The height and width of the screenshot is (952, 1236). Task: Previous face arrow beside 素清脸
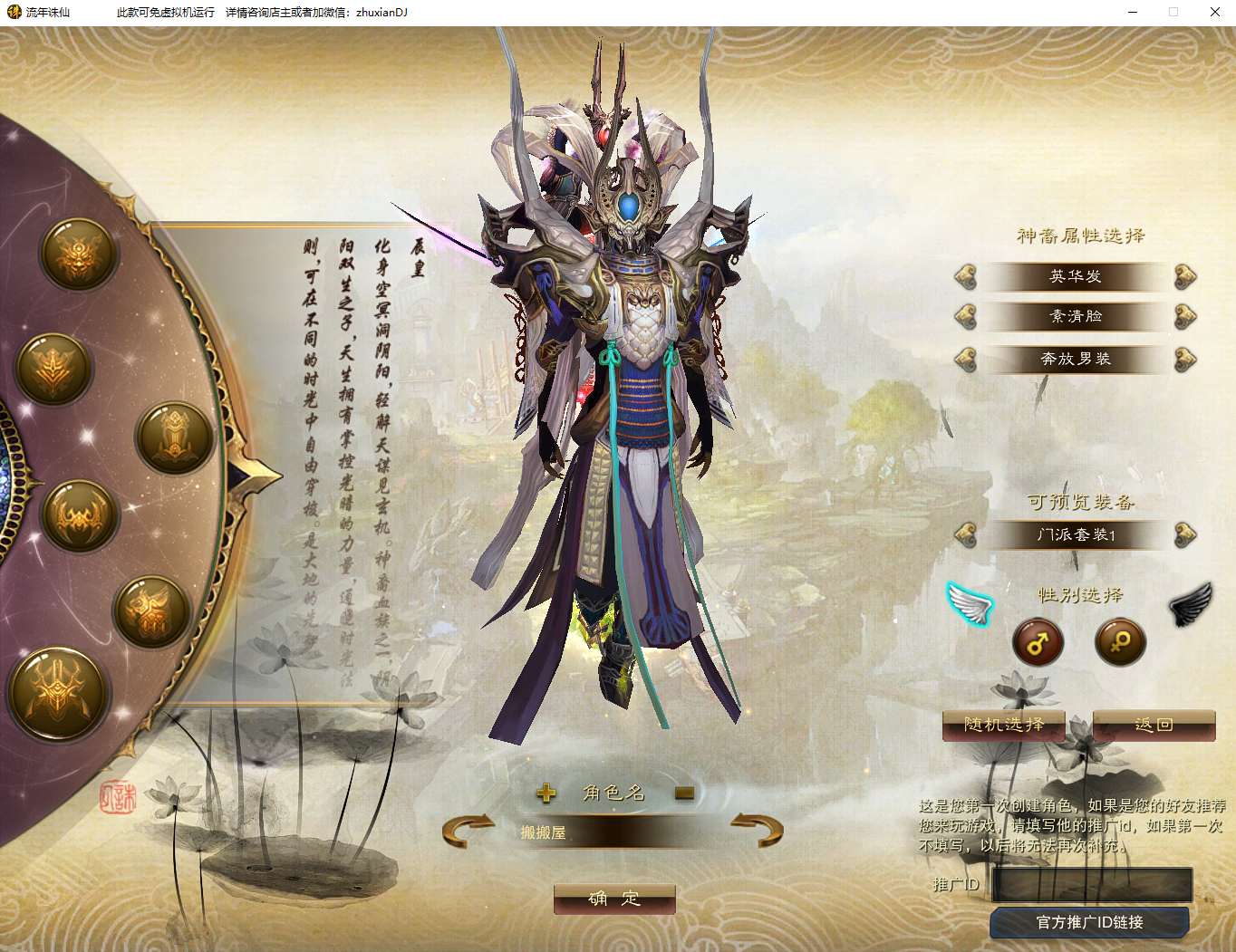(966, 316)
